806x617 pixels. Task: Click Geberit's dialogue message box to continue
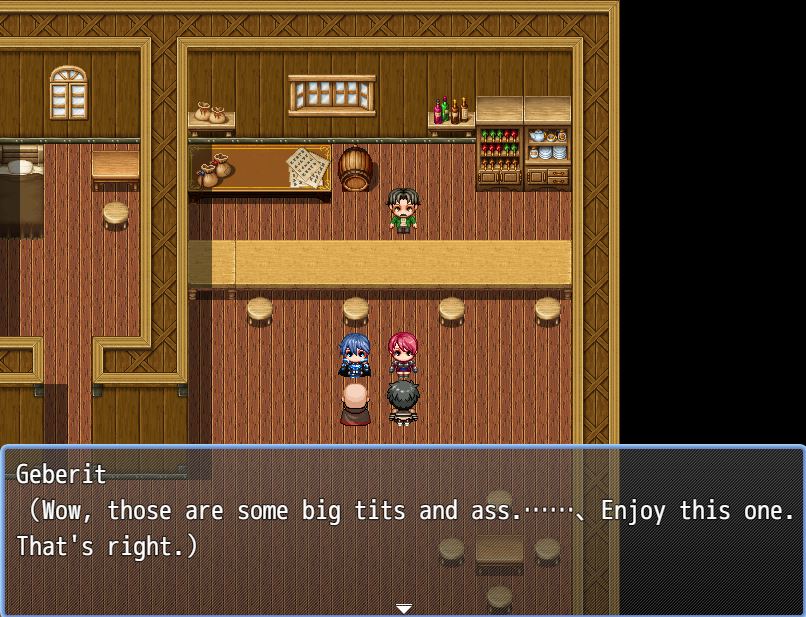click(403, 528)
